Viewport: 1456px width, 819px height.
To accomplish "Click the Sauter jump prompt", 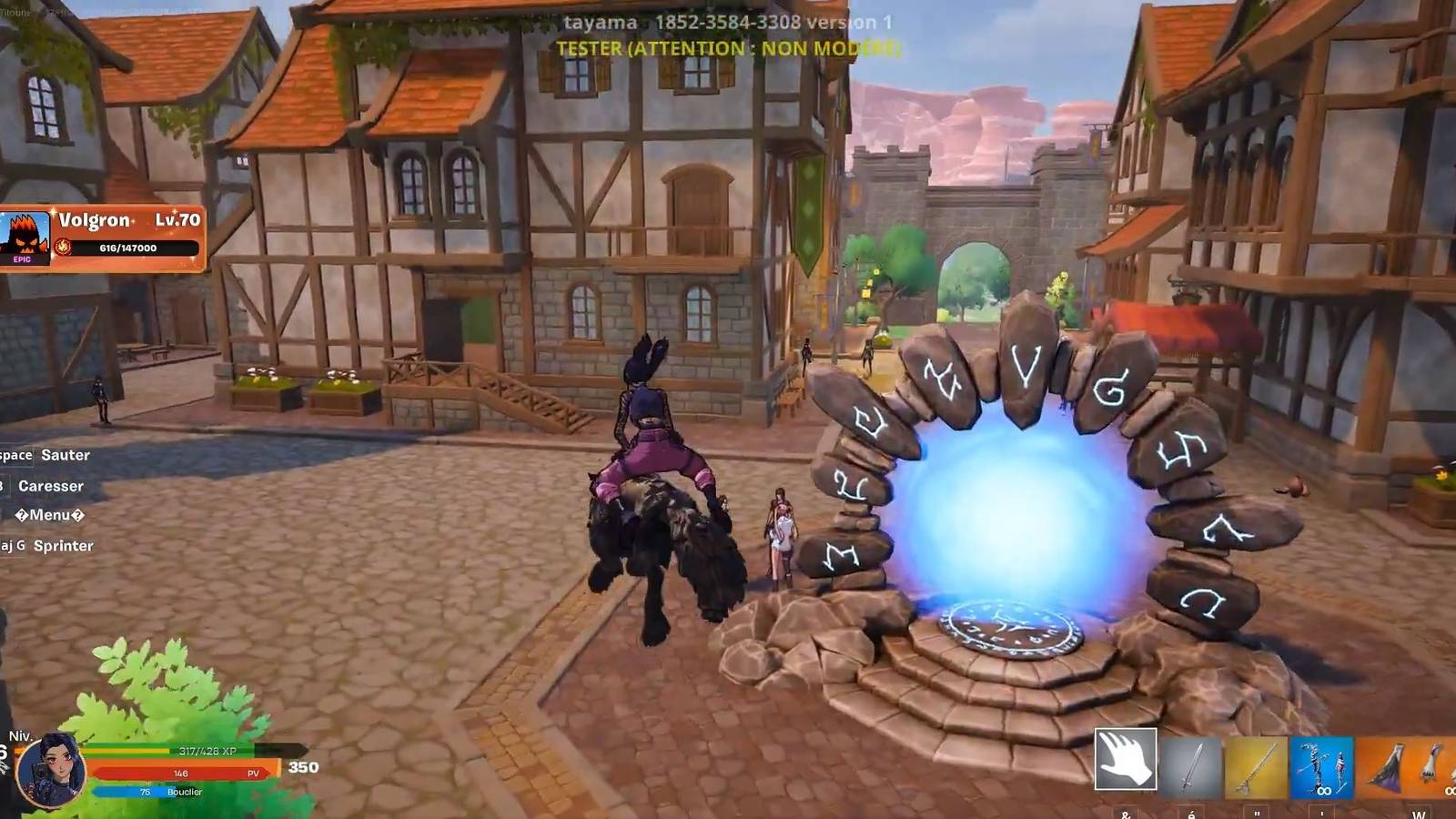I will 64,454.
